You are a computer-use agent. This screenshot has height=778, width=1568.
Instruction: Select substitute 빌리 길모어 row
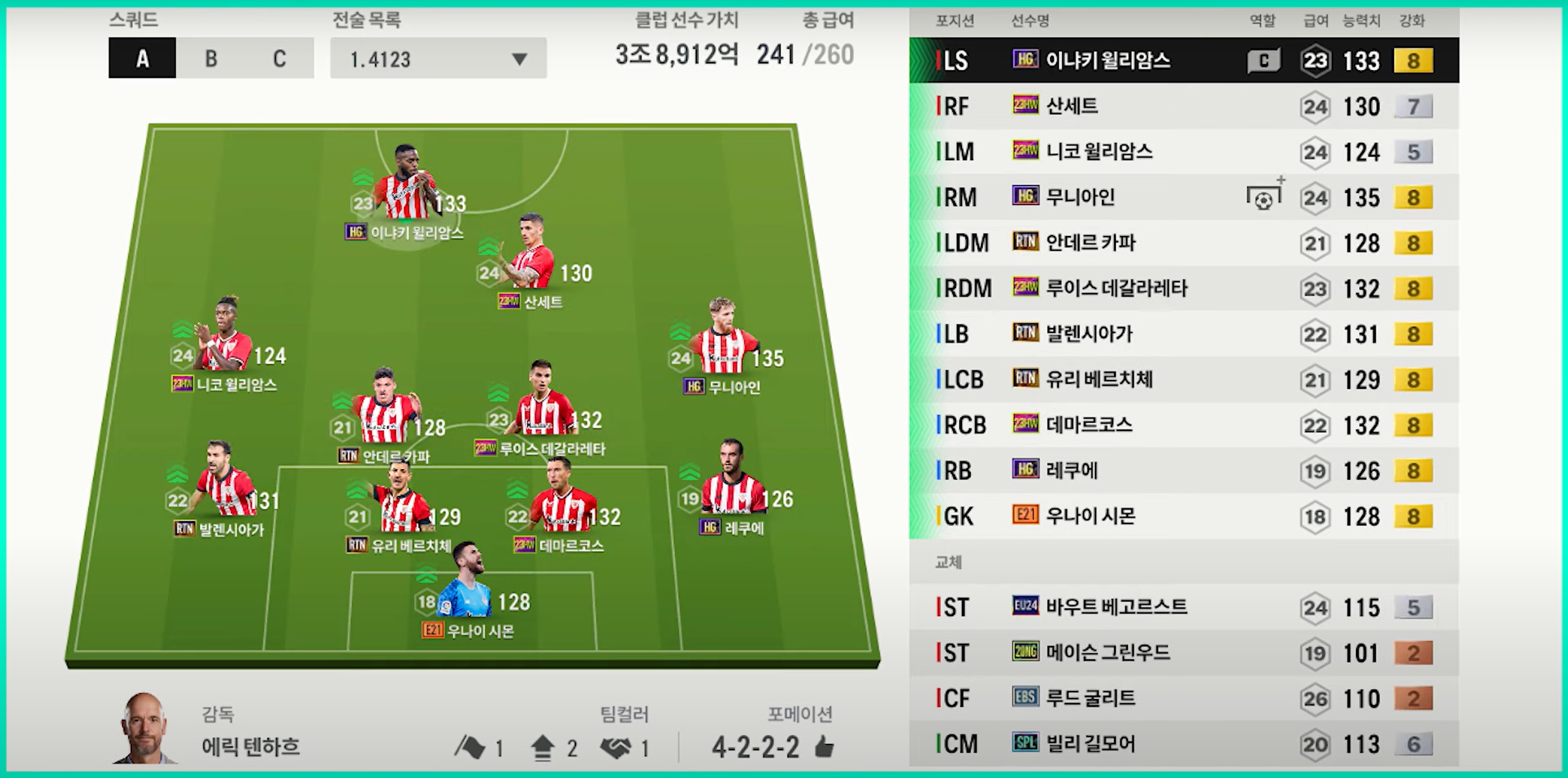pyautogui.click(x=1183, y=744)
